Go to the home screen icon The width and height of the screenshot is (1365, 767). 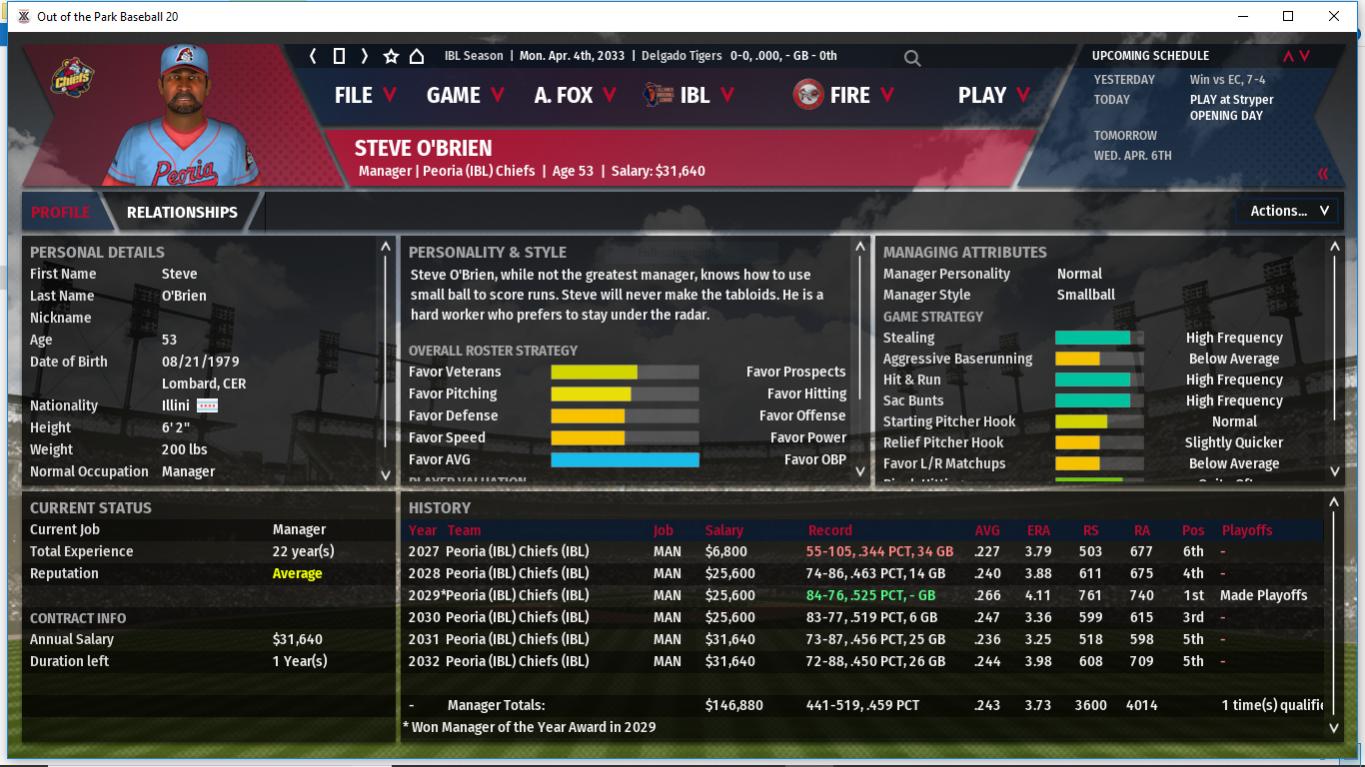tap(417, 57)
